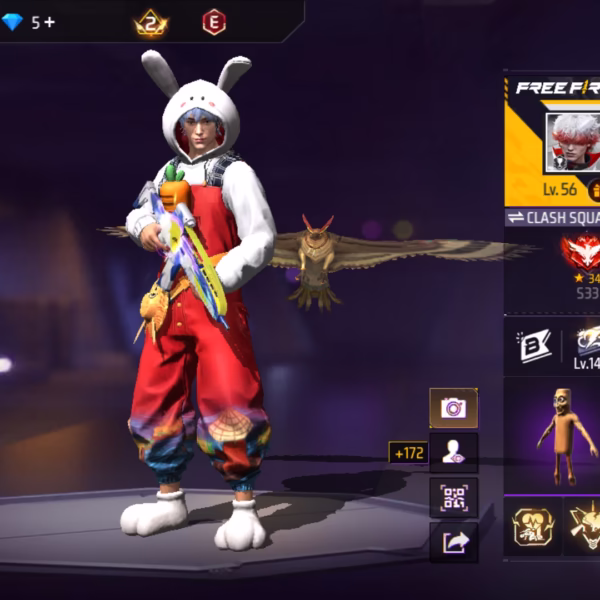The image size is (600, 600).
Task: Show the profile QR code
Action: [453, 496]
